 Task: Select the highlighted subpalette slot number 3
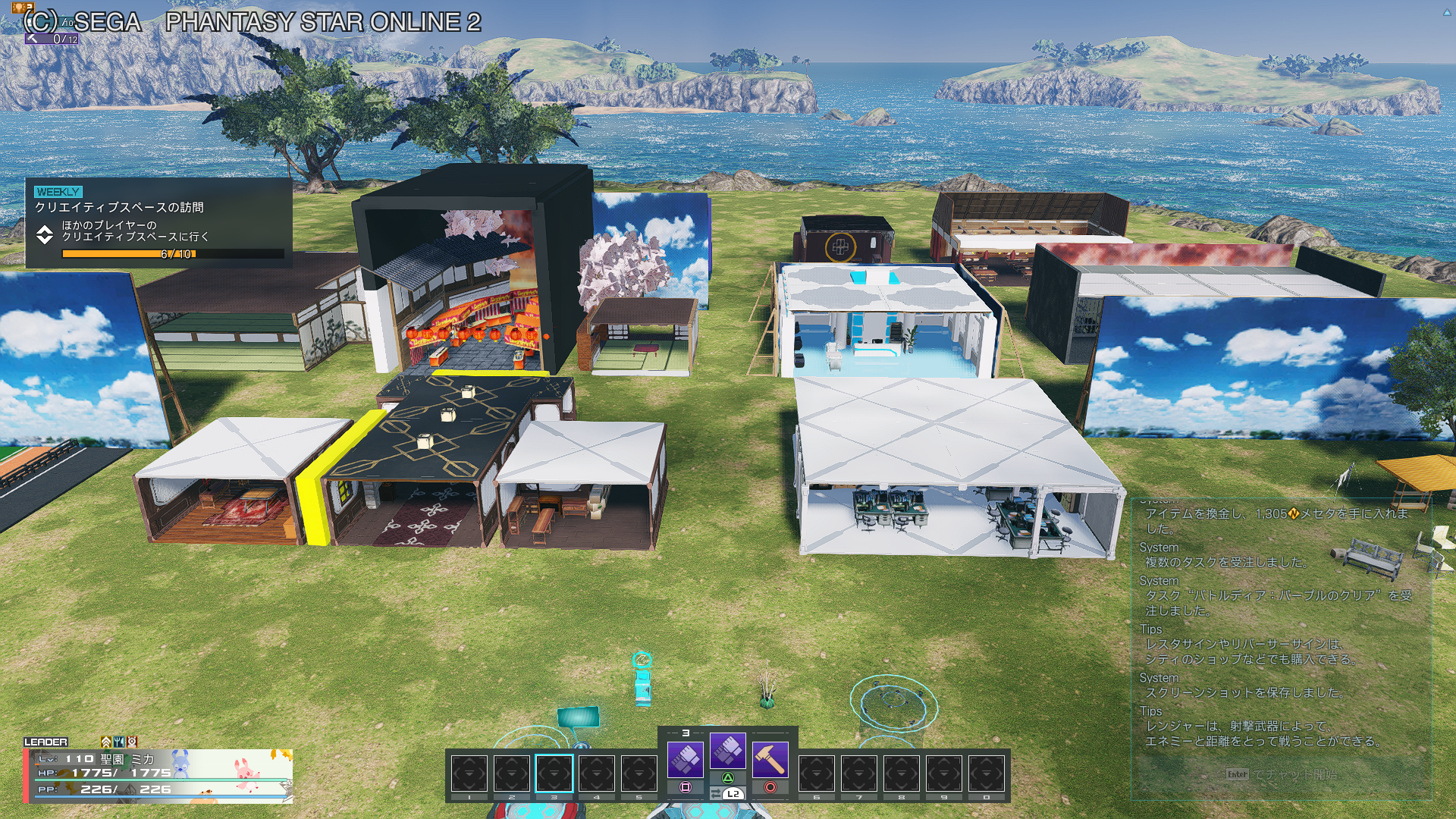point(554,773)
